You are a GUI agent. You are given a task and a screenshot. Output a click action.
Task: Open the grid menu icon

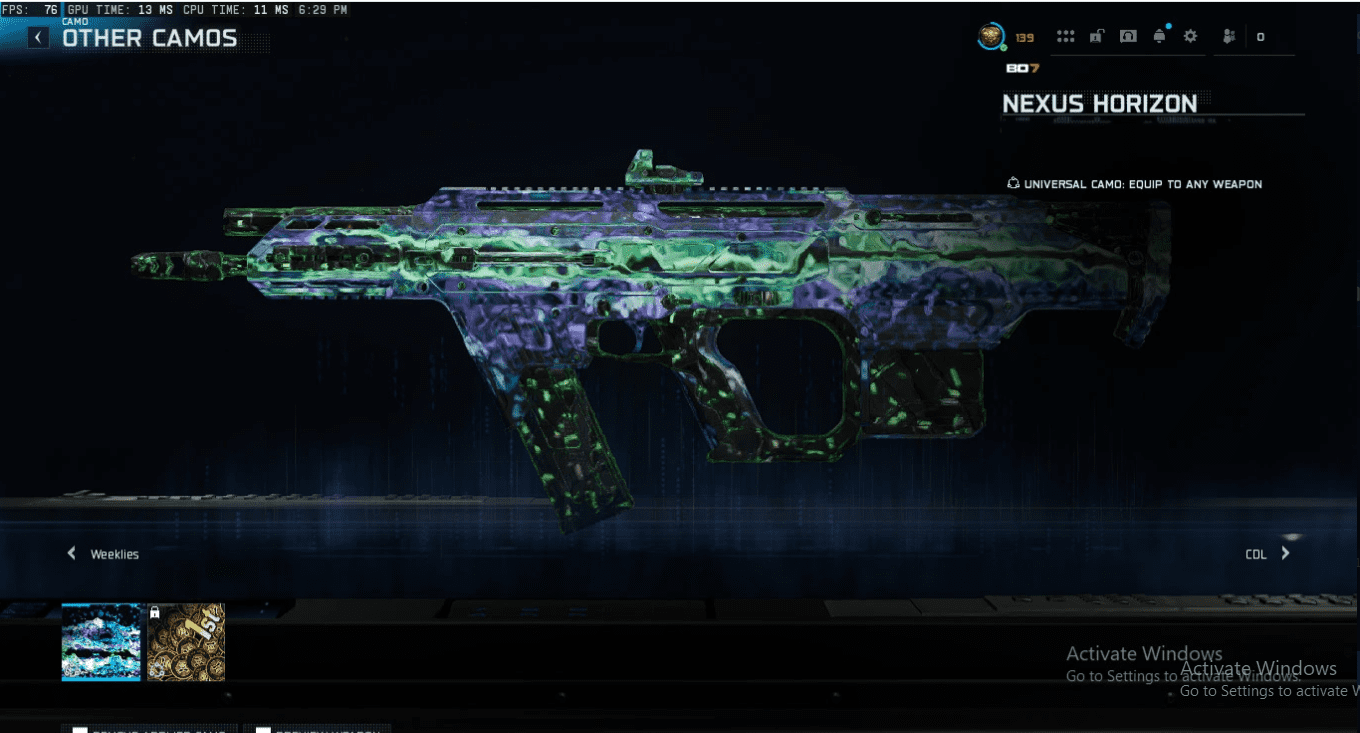click(1065, 36)
